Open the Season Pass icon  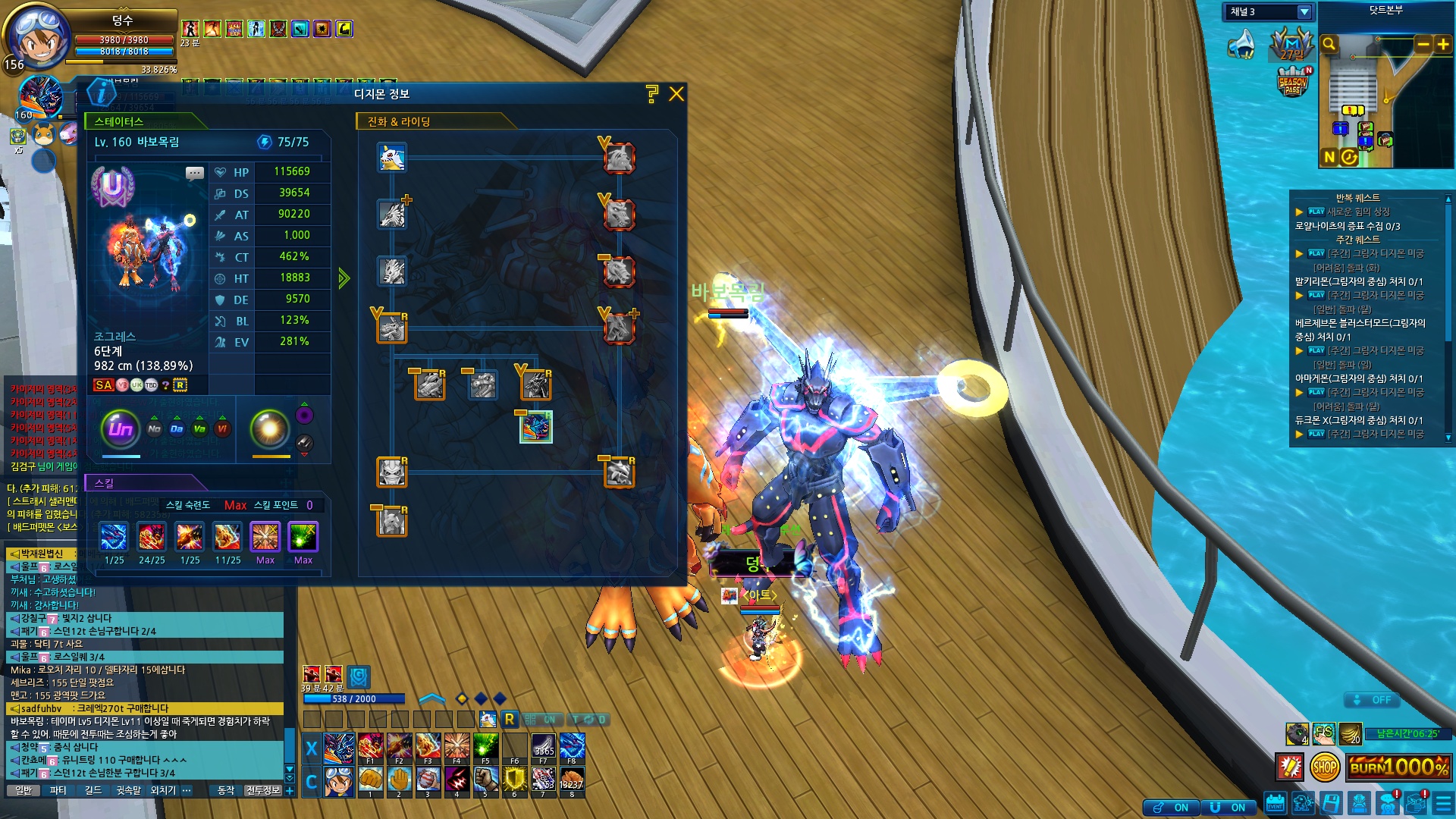pos(1294,81)
